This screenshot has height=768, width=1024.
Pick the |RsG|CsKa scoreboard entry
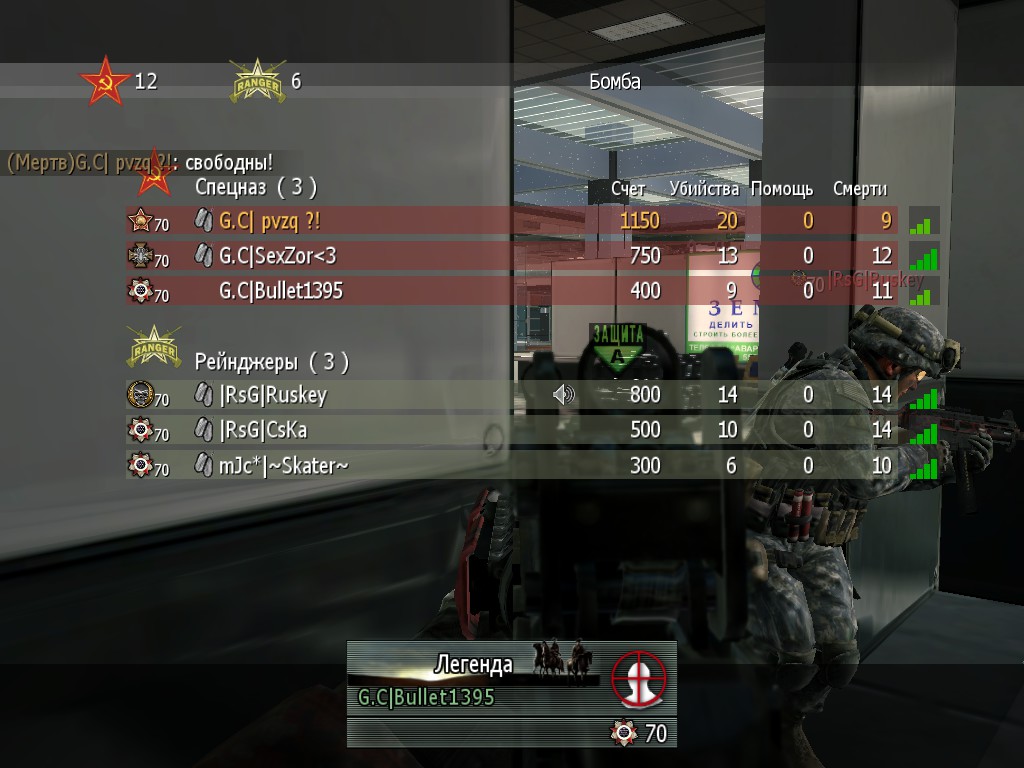pyautogui.click(x=263, y=430)
